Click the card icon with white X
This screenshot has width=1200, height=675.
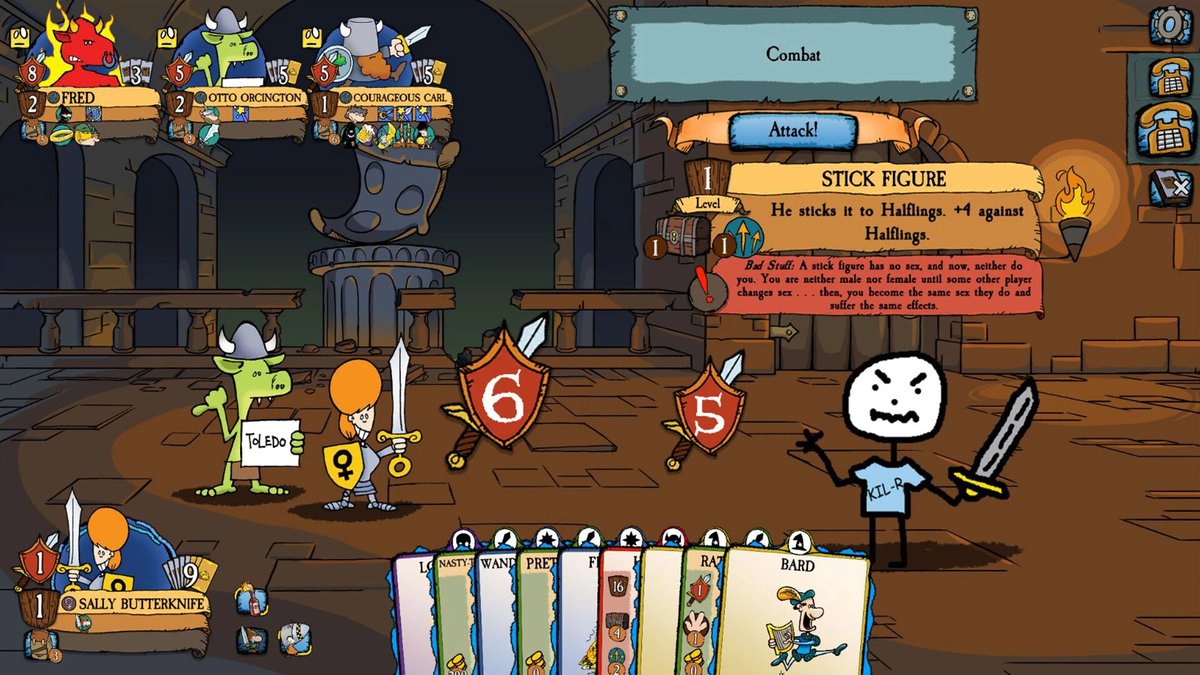click(1169, 188)
